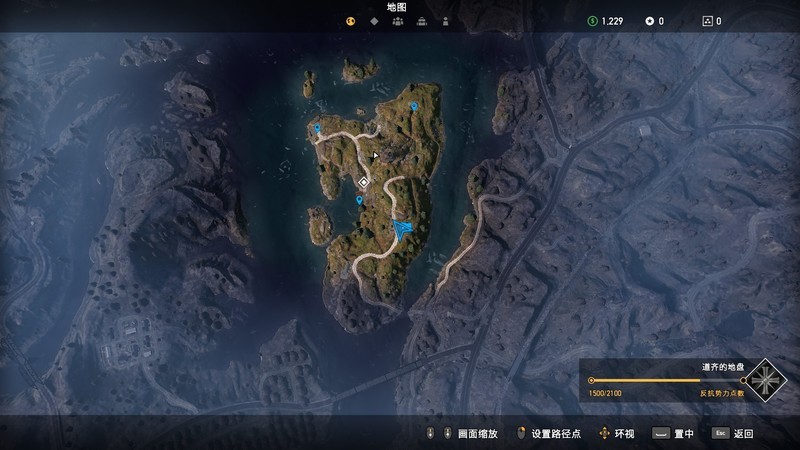Image resolution: width=800 pixels, height=450 pixels.
Task: Select the blue pin on the island's northern hill
Action: [x=414, y=106]
